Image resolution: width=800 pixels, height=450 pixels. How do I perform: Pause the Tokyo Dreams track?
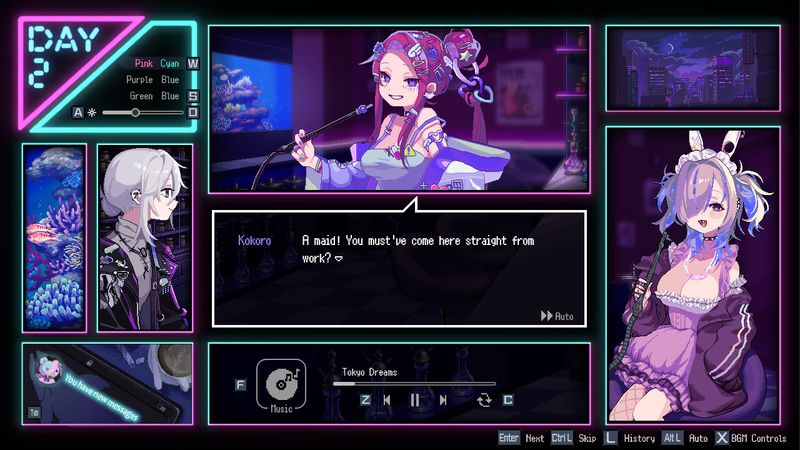415,400
